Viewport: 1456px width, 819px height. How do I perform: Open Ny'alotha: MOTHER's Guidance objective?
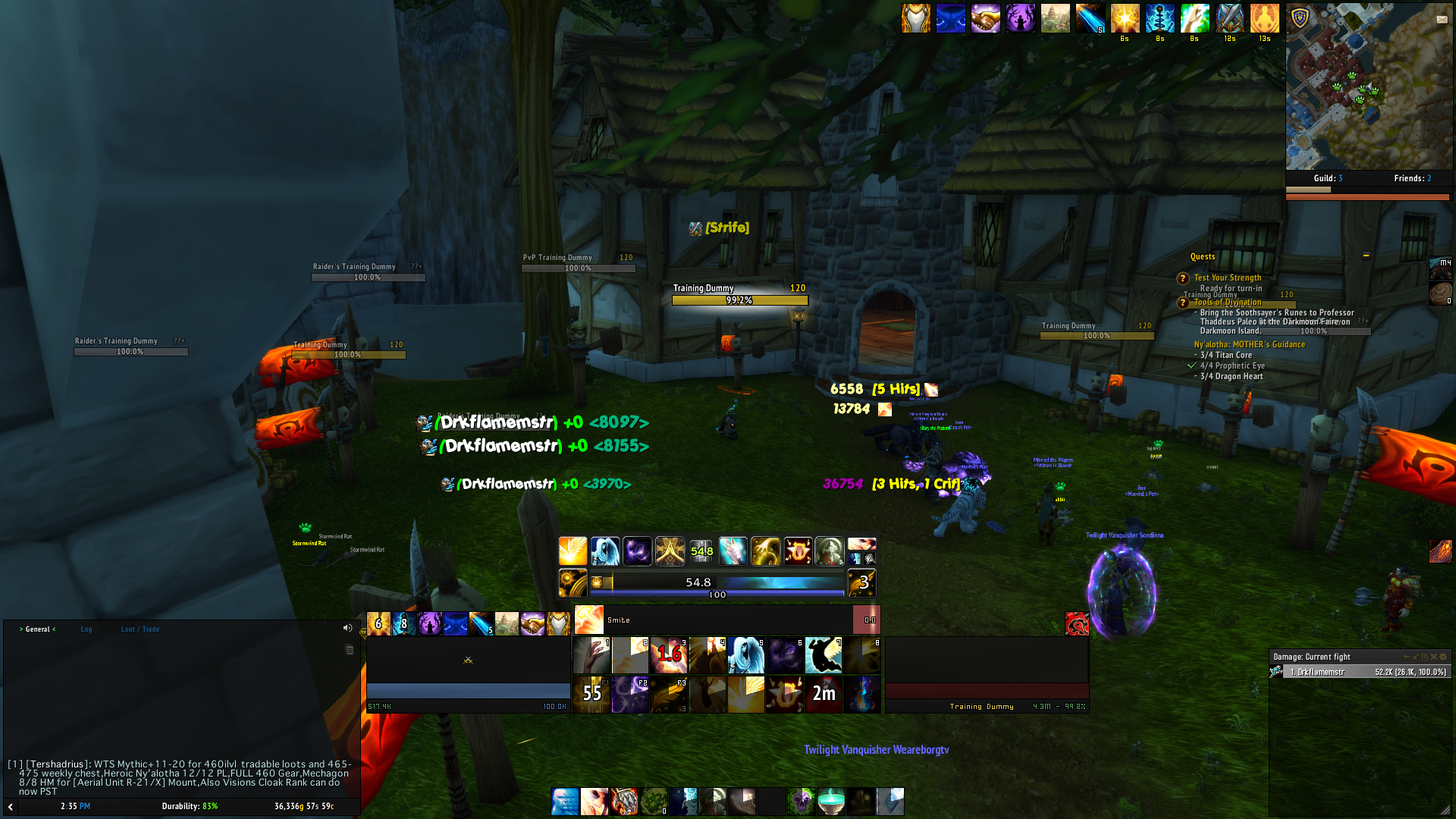coord(1249,344)
